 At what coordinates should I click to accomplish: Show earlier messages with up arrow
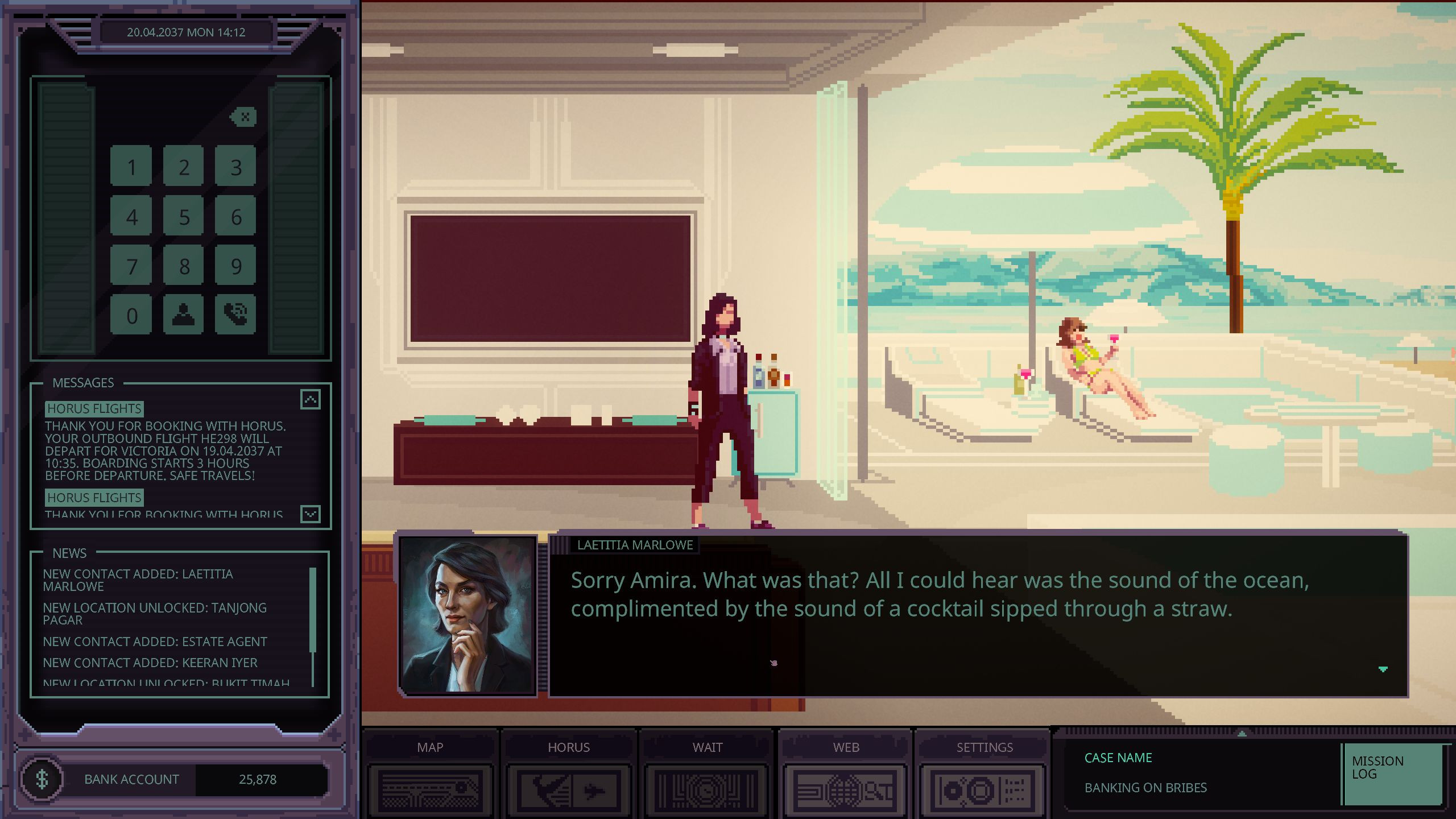[x=311, y=399]
